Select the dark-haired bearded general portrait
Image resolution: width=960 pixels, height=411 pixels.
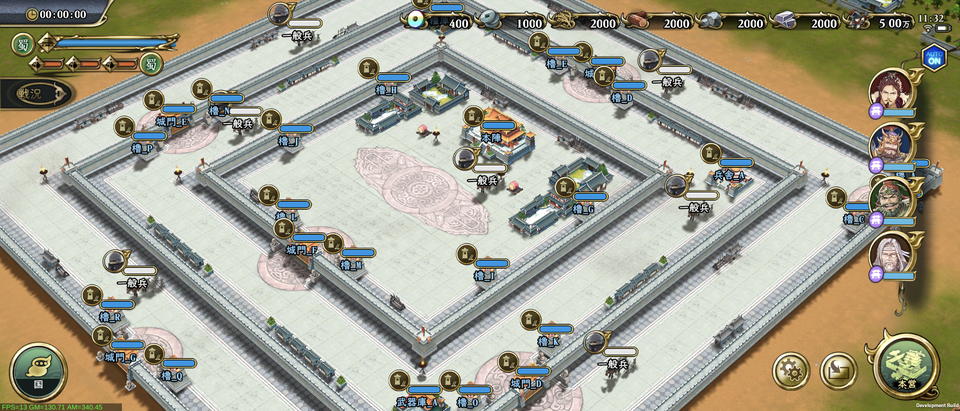887,88
